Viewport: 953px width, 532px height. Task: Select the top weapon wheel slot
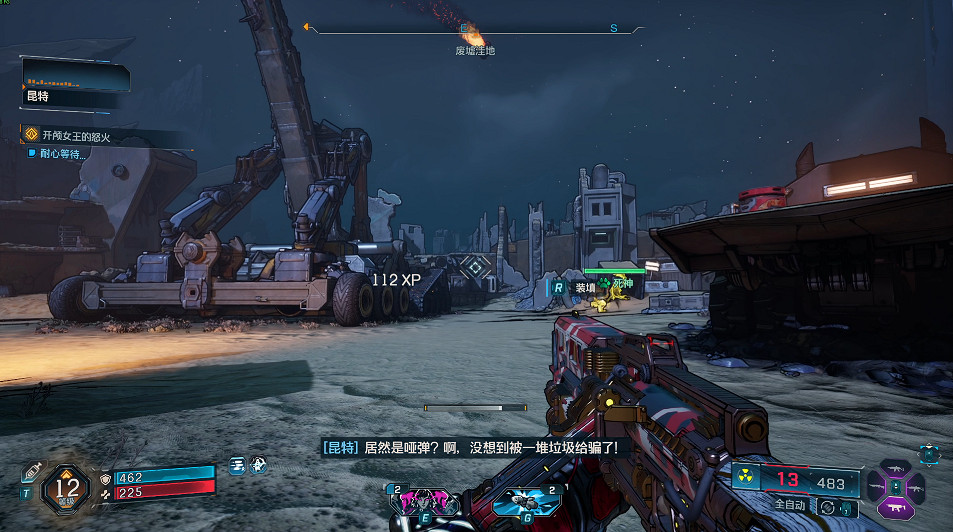point(897,468)
